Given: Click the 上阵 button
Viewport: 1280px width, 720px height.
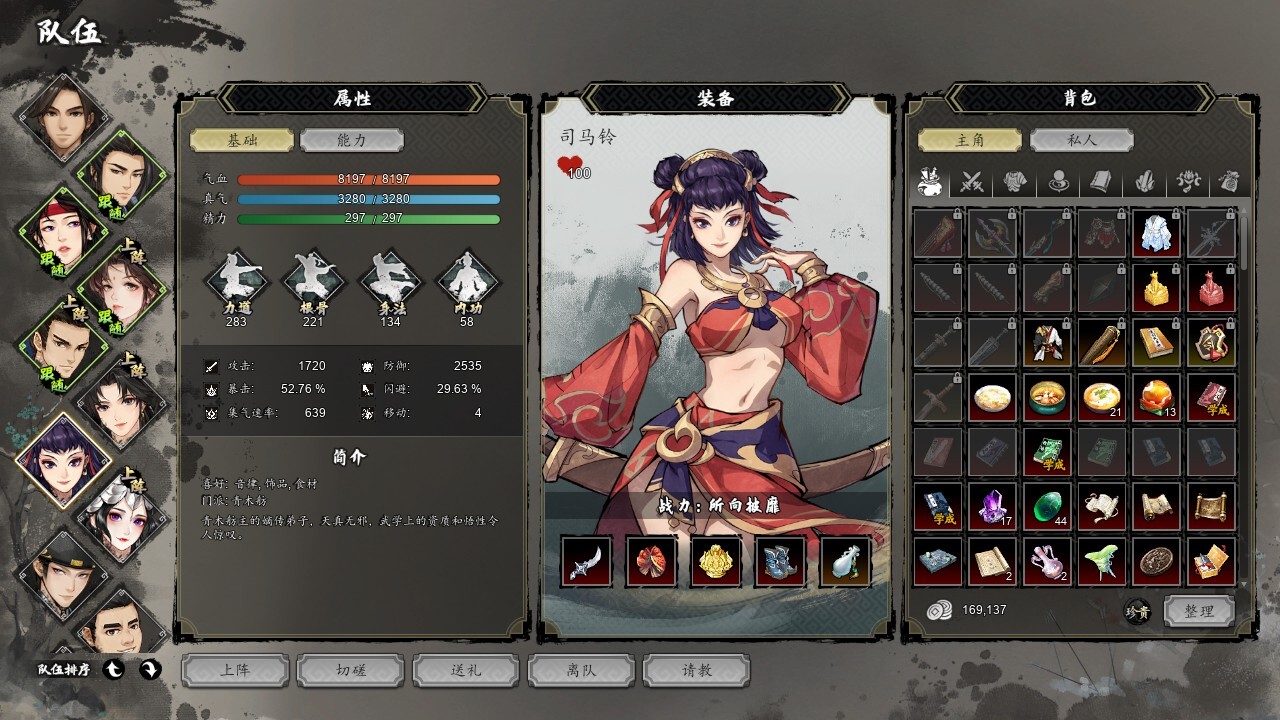Looking at the screenshot, I should click(235, 671).
